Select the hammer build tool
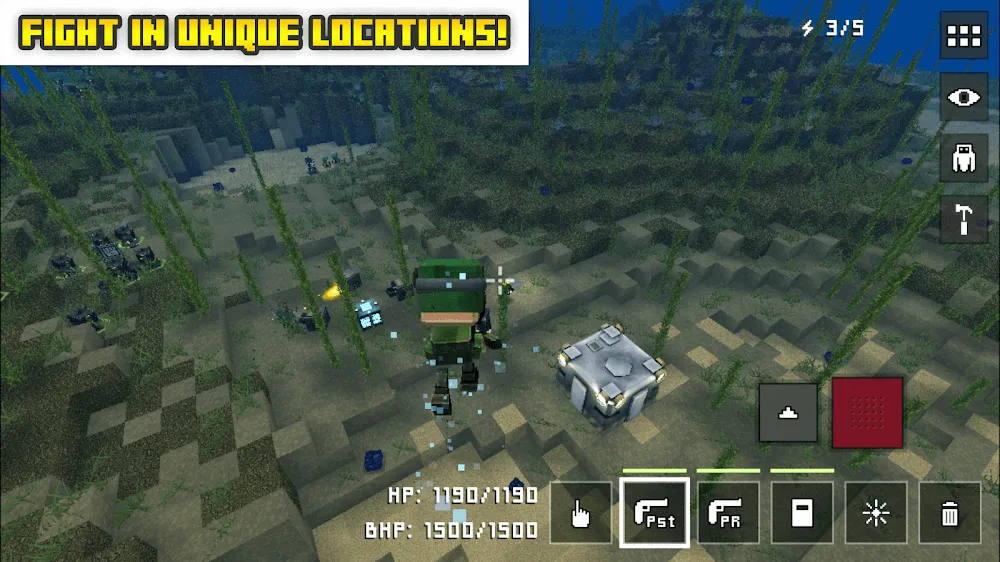 pos(964,219)
